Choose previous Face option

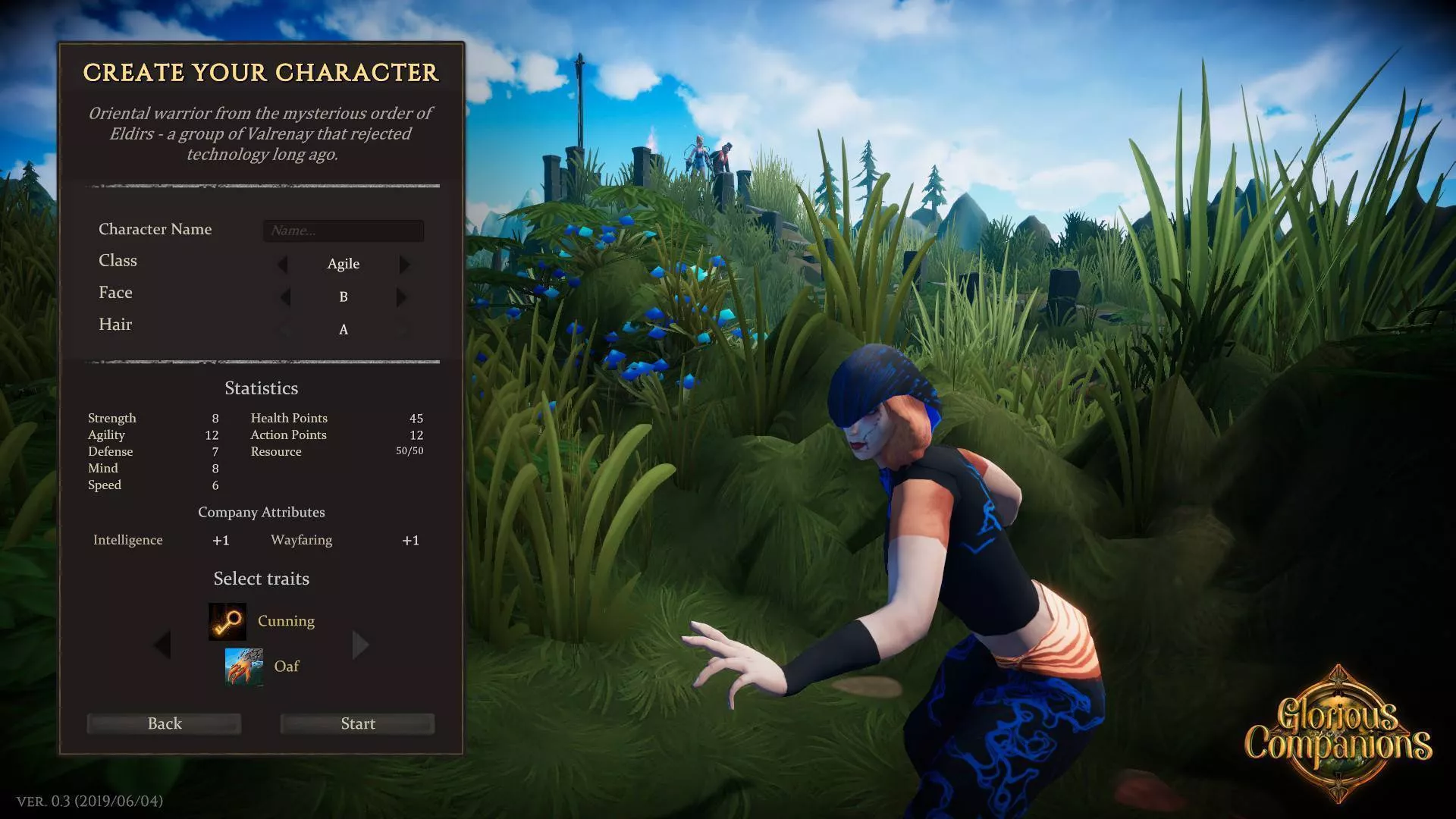(x=285, y=297)
